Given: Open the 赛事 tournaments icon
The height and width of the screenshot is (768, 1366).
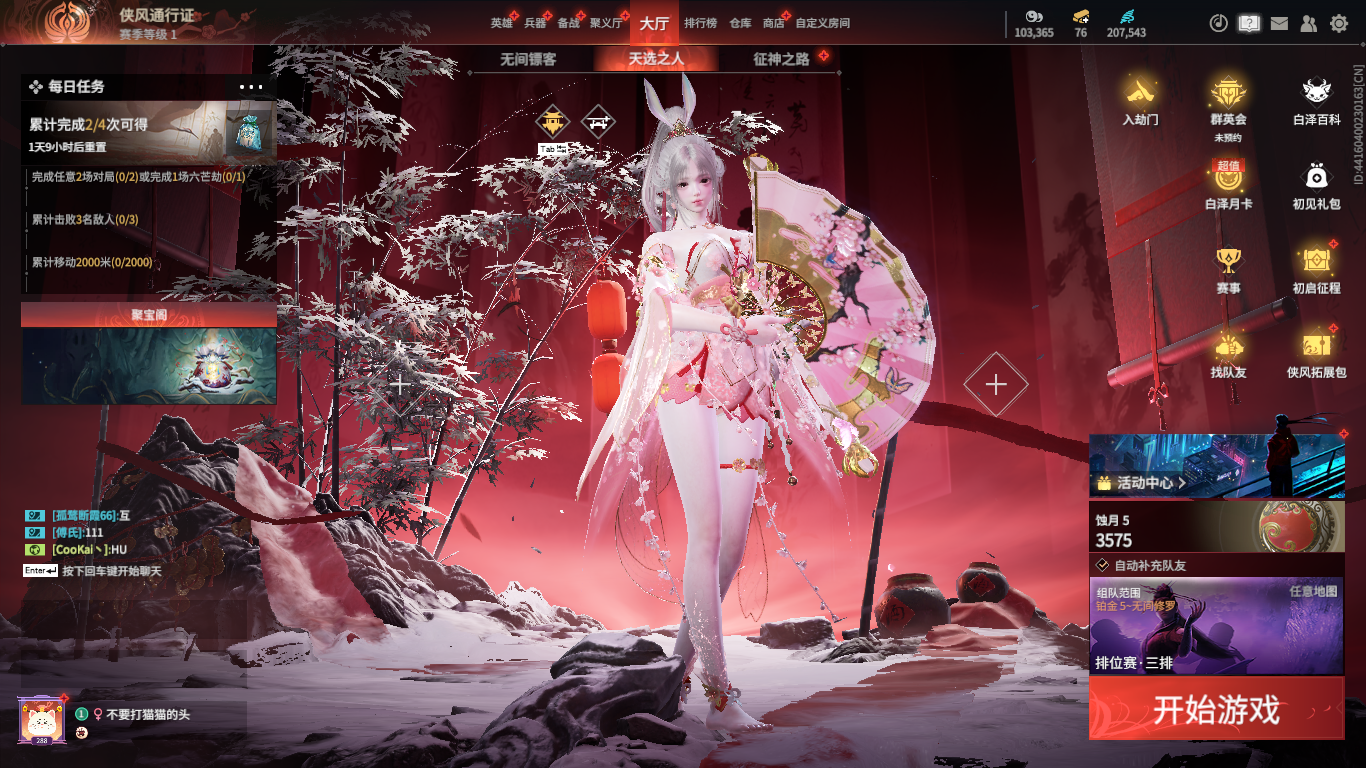Looking at the screenshot, I should (1228, 269).
